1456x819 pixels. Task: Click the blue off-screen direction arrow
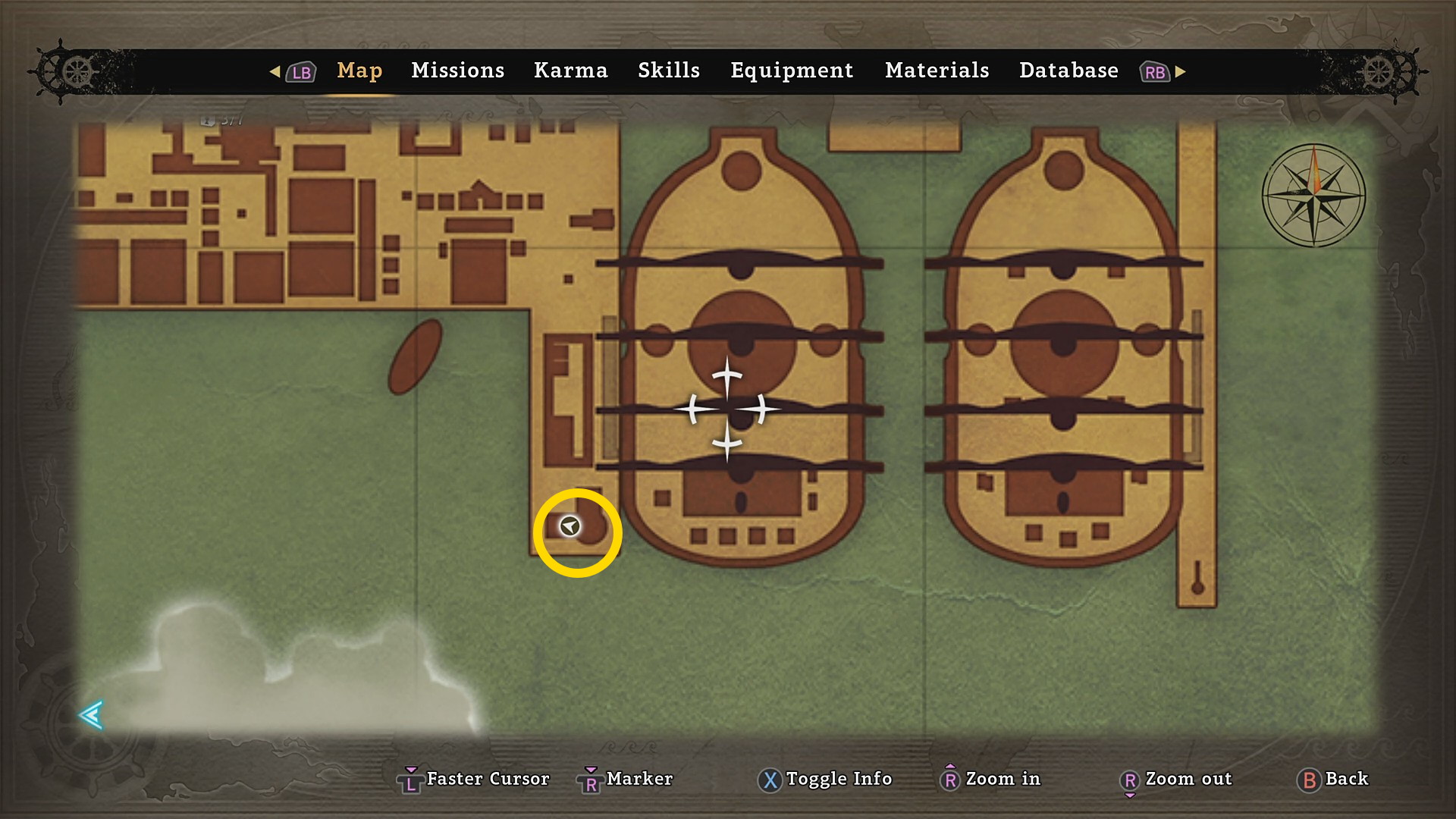pos(91,715)
